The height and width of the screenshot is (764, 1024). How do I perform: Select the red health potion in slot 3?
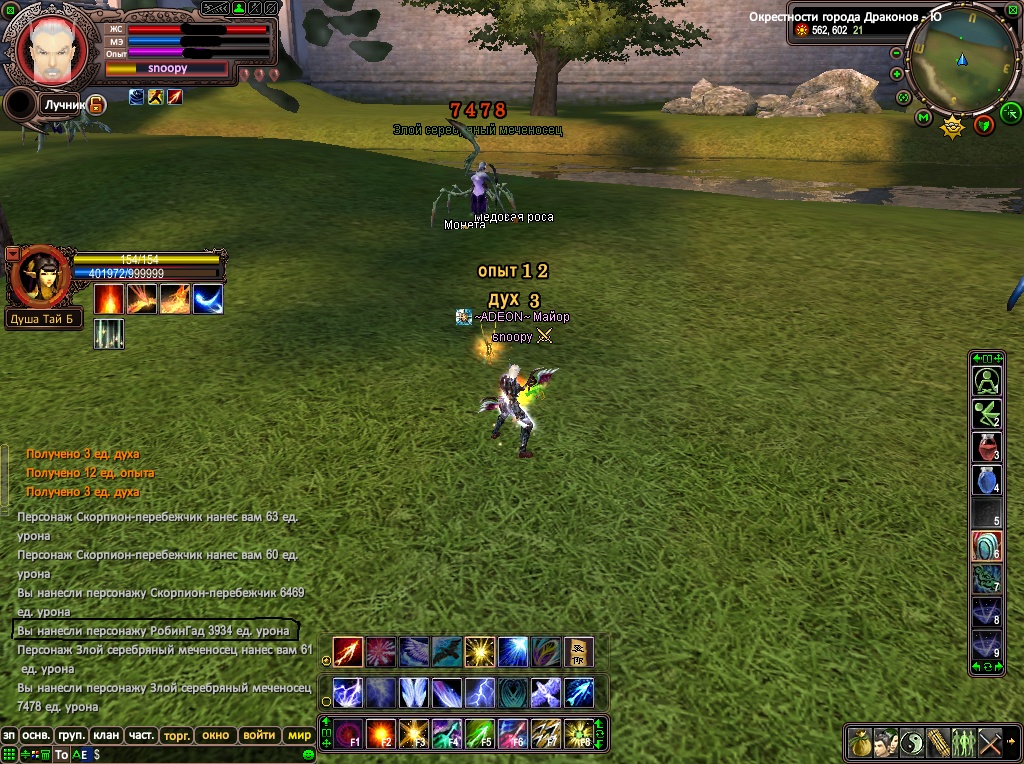coord(987,446)
